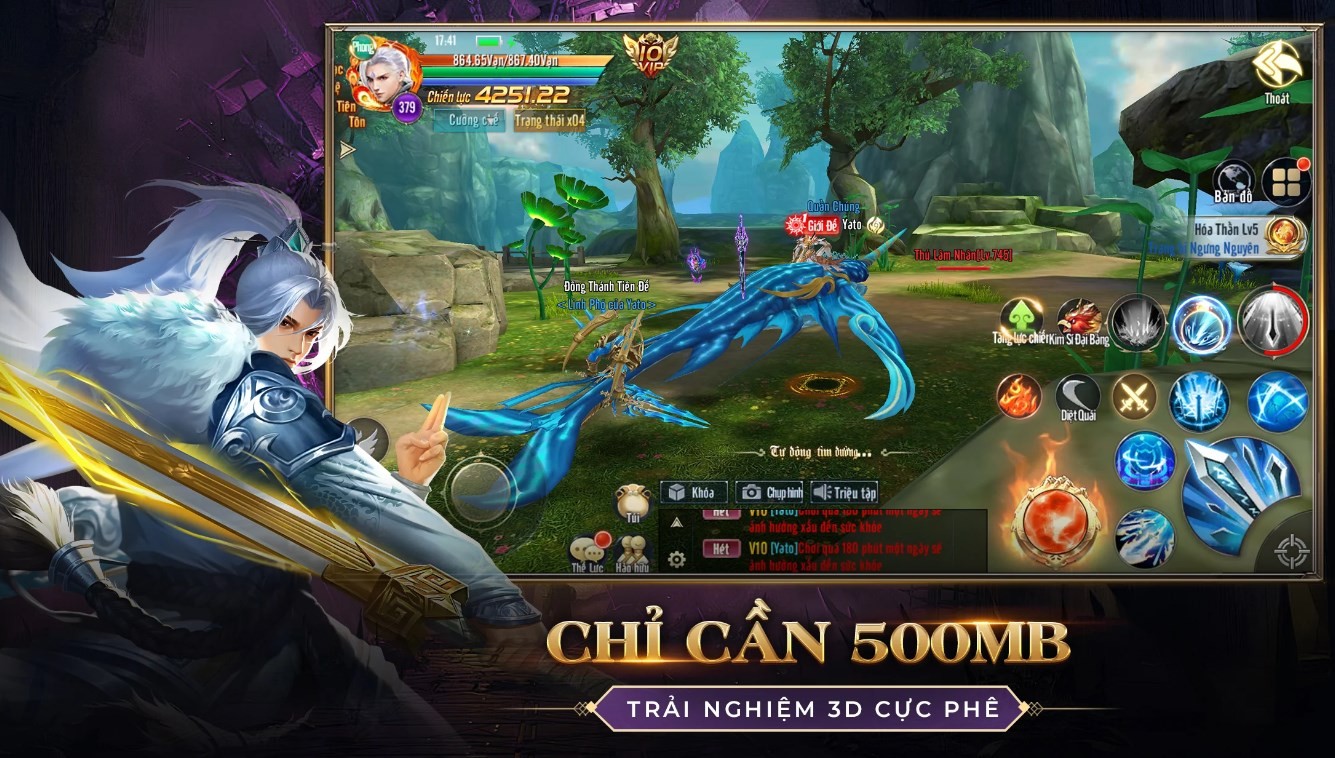Click the Khóa lock button

point(693,492)
